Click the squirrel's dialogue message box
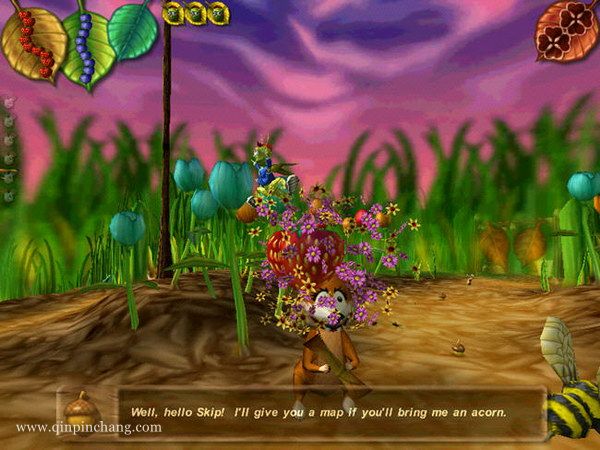This screenshot has width=600, height=450. [330, 412]
